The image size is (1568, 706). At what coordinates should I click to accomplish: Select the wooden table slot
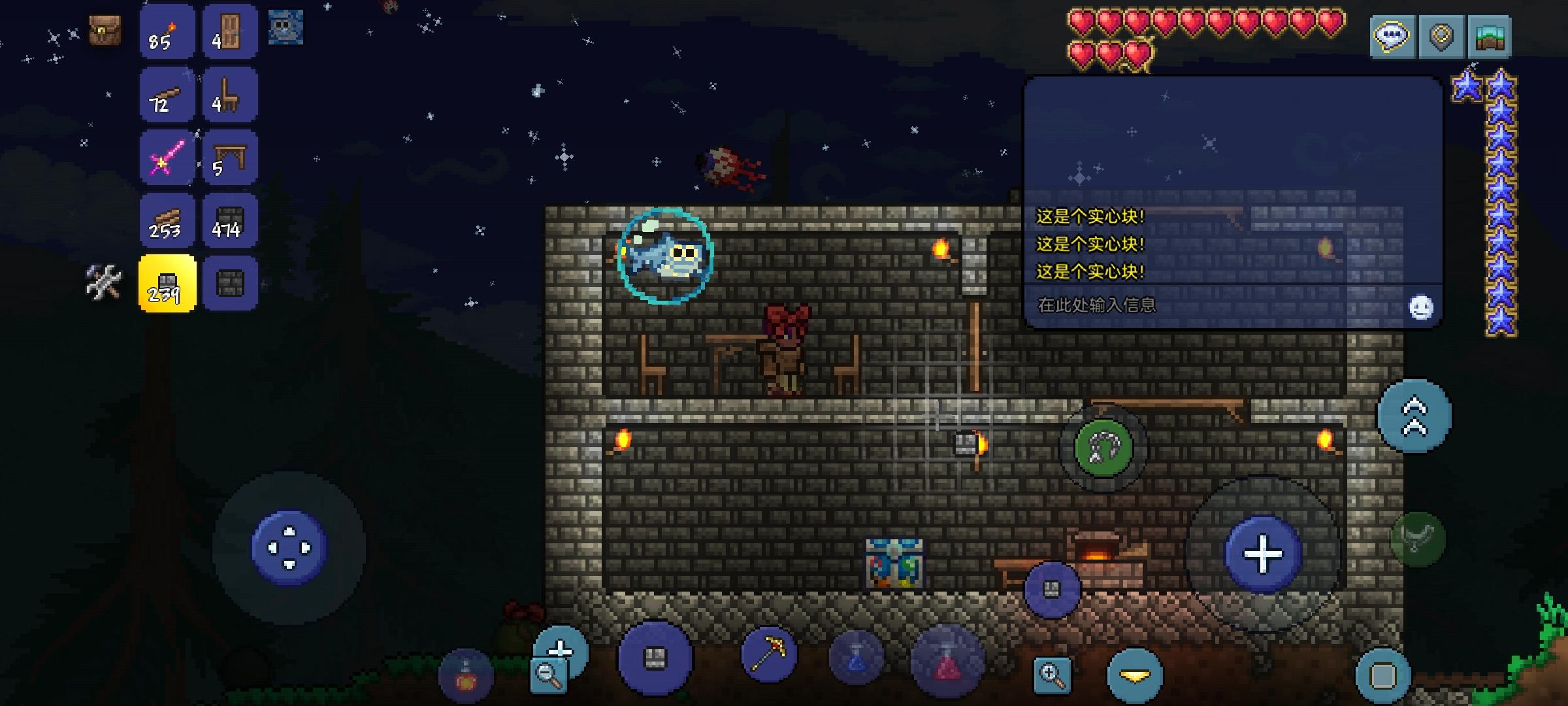click(x=229, y=158)
